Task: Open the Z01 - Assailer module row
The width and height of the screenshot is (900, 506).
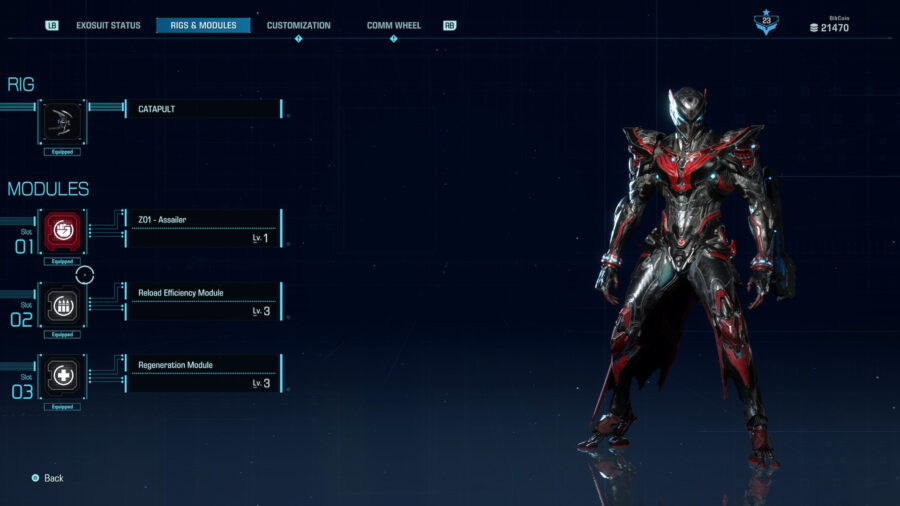Action: pos(203,229)
